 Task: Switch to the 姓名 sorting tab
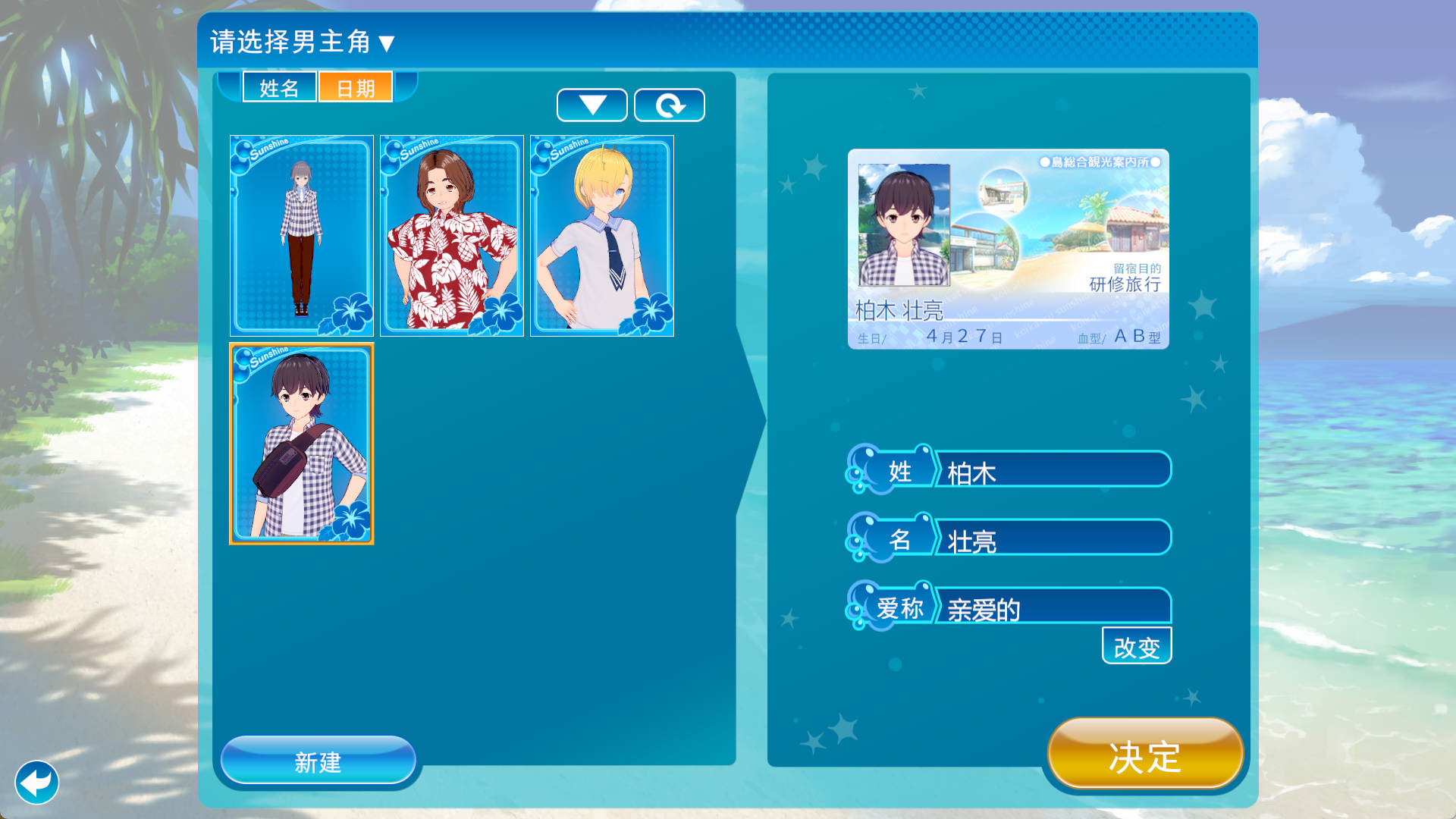click(x=279, y=87)
